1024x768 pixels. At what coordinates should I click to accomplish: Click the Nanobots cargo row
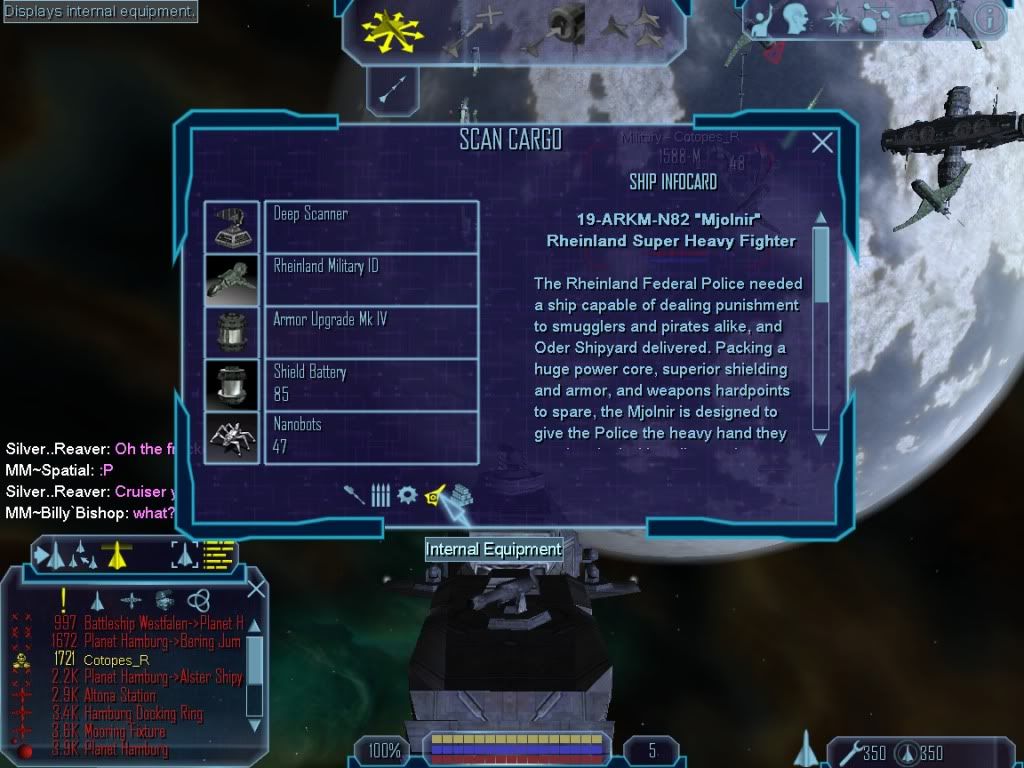[371, 437]
